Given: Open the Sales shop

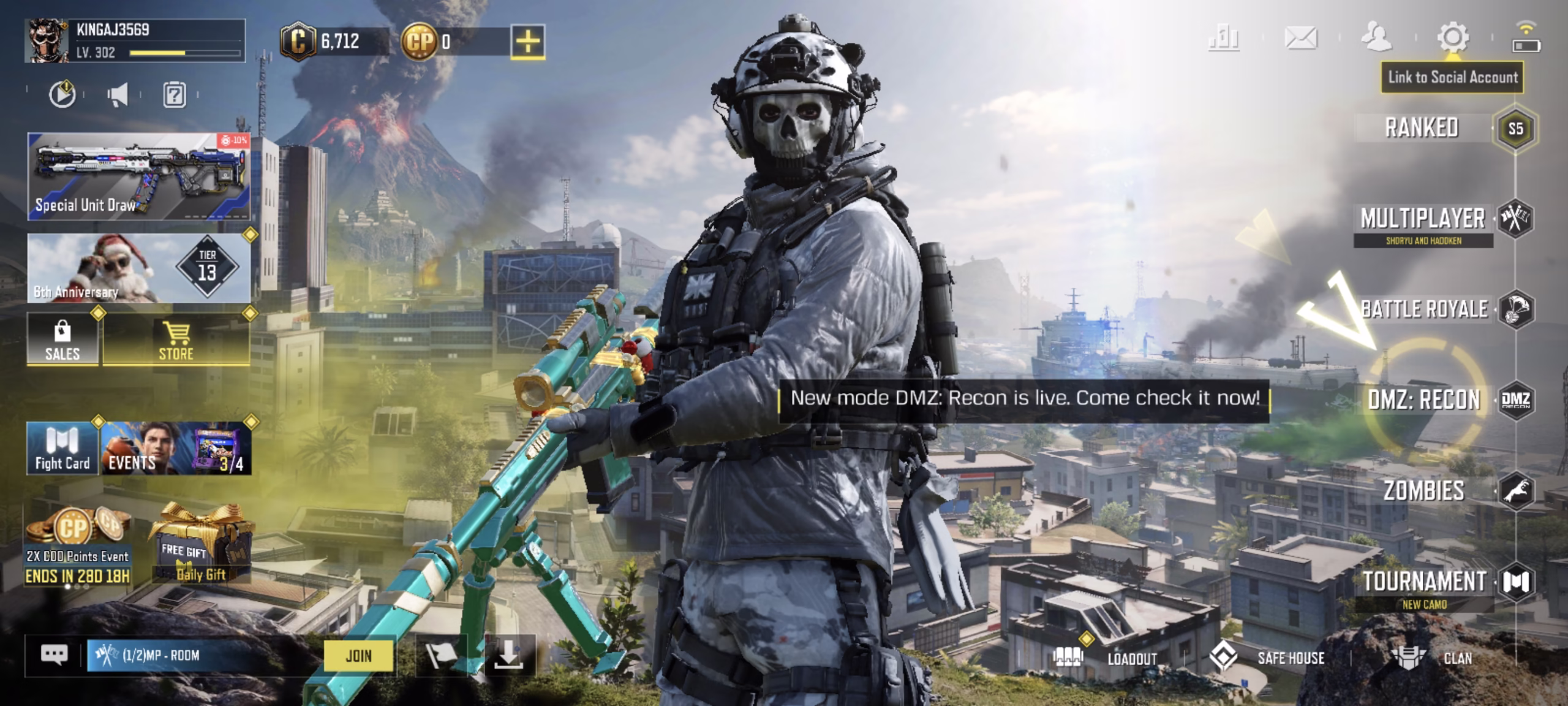Looking at the screenshot, I should tap(62, 340).
